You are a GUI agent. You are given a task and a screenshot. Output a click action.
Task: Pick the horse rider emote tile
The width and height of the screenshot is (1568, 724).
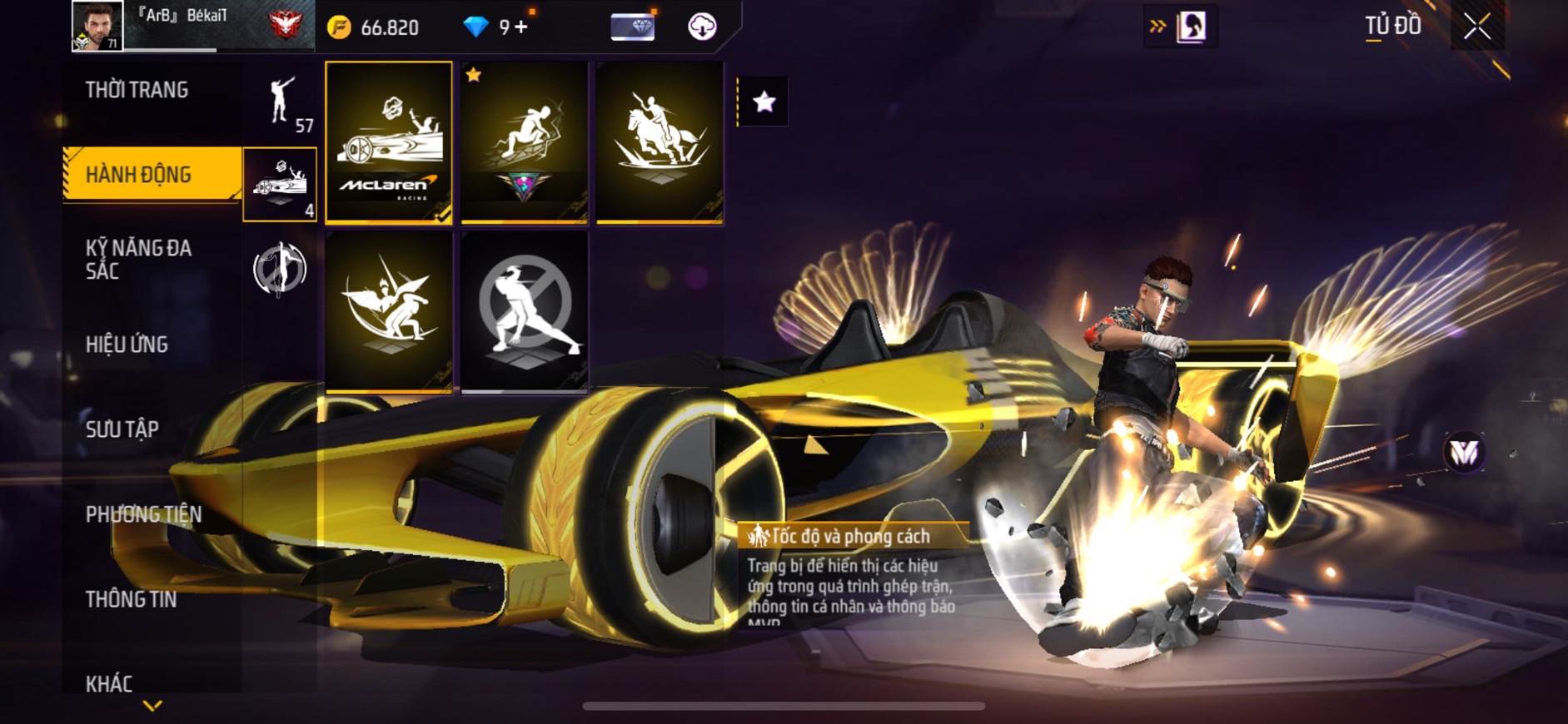(x=660, y=141)
